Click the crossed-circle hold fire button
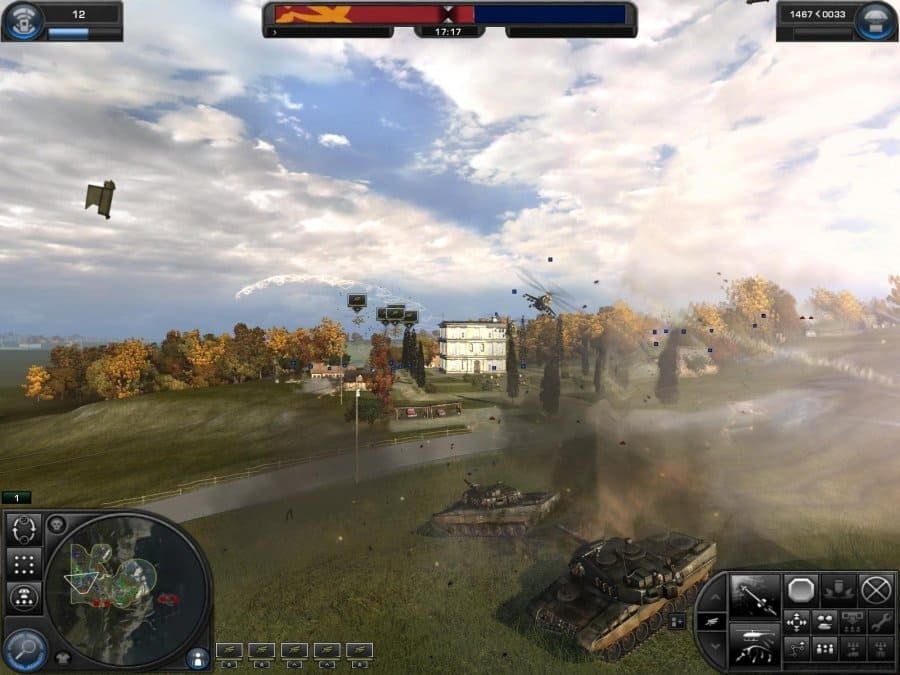This screenshot has height=675, width=900. pyautogui.click(x=876, y=590)
